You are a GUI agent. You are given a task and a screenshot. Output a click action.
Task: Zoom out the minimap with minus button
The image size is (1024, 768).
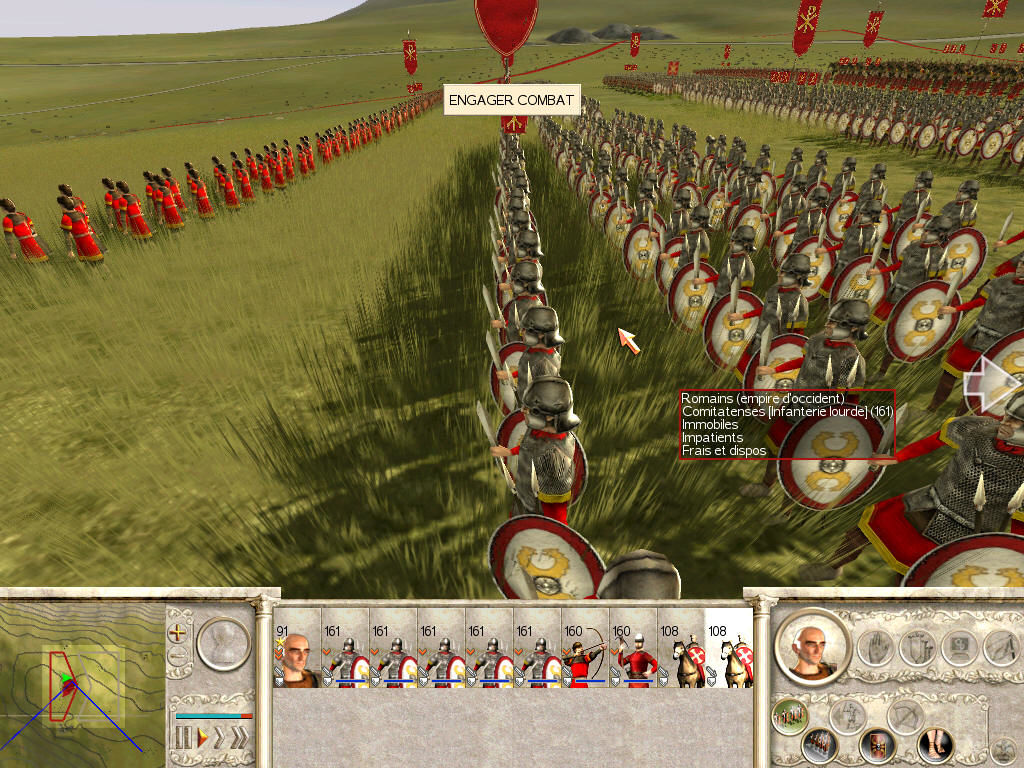pos(178,657)
